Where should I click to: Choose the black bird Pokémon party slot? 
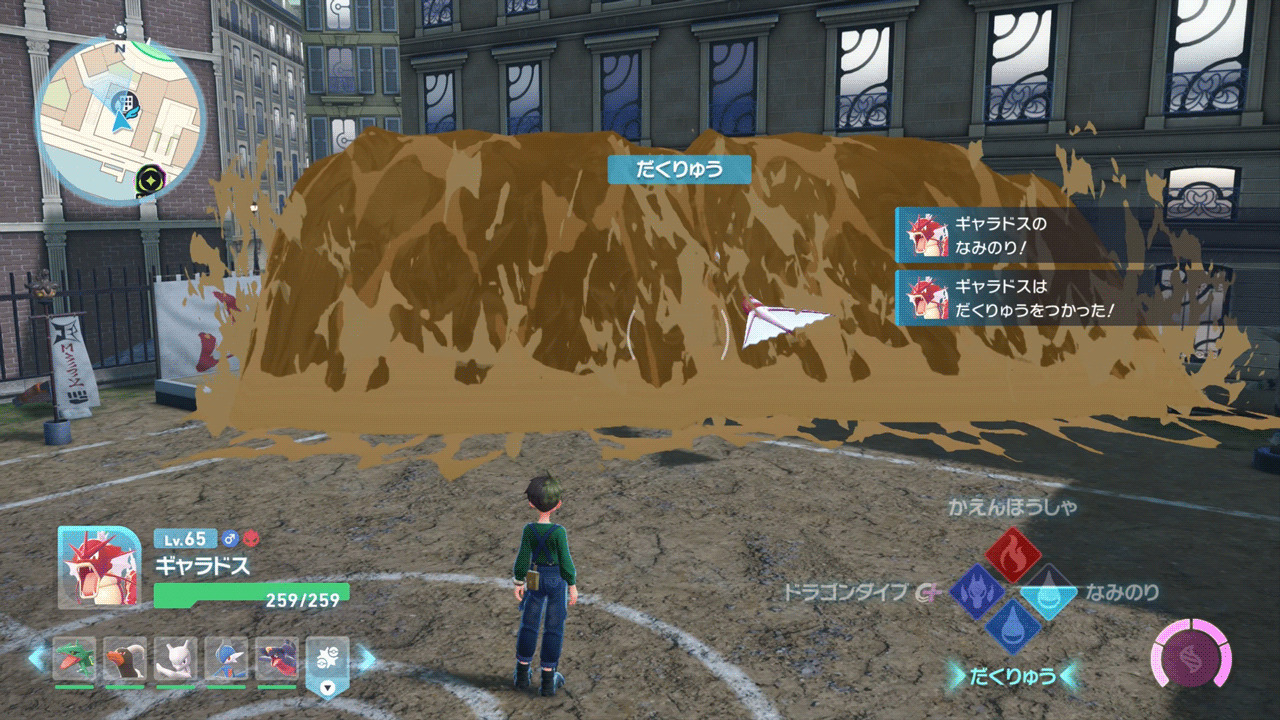click(x=125, y=660)
